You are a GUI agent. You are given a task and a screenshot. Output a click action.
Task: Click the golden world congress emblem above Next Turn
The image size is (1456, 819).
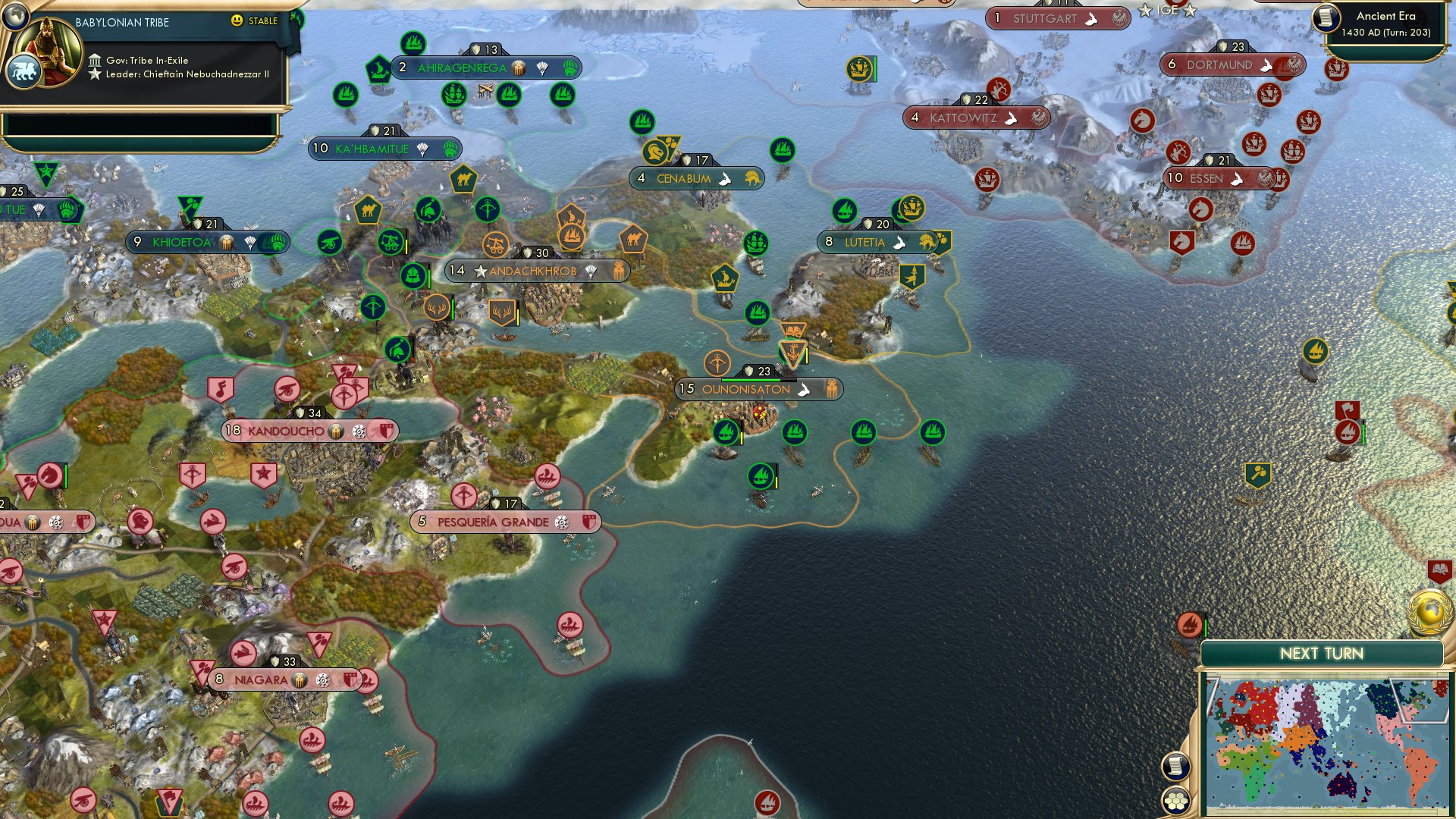[x=1430, y=610]
